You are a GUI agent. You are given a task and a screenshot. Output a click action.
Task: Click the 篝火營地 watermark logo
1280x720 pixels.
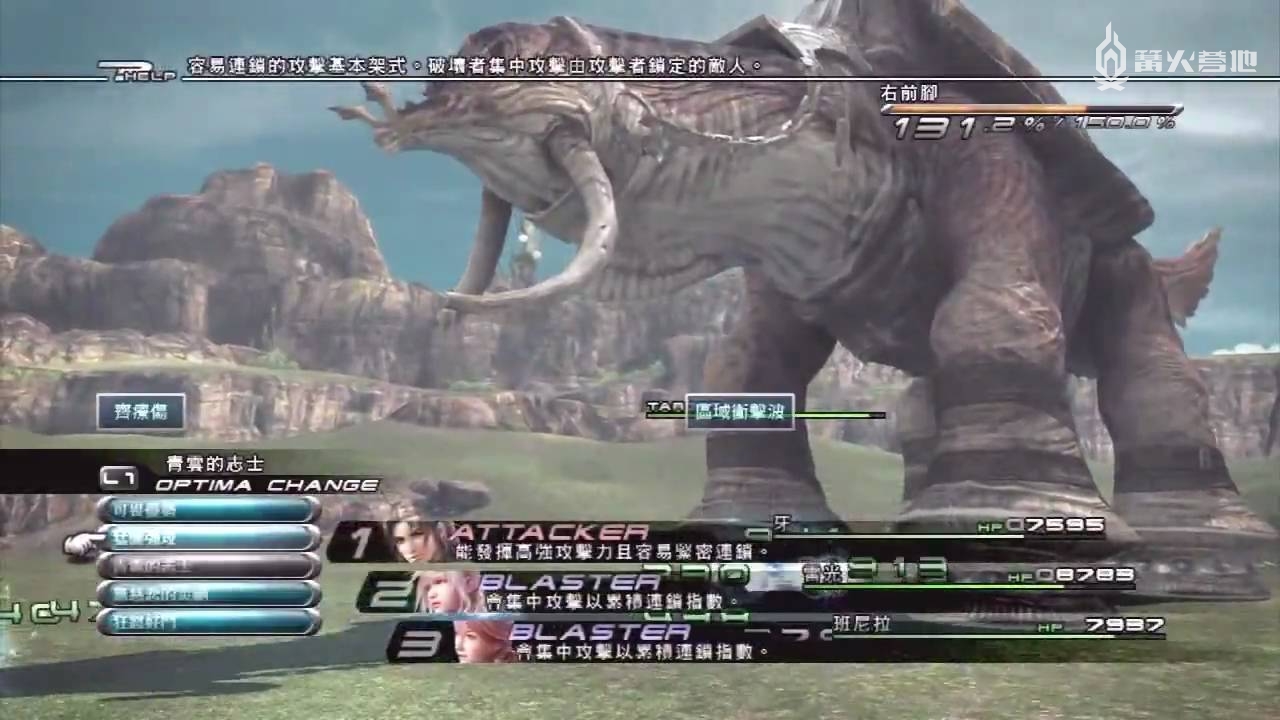point(1174,58)
